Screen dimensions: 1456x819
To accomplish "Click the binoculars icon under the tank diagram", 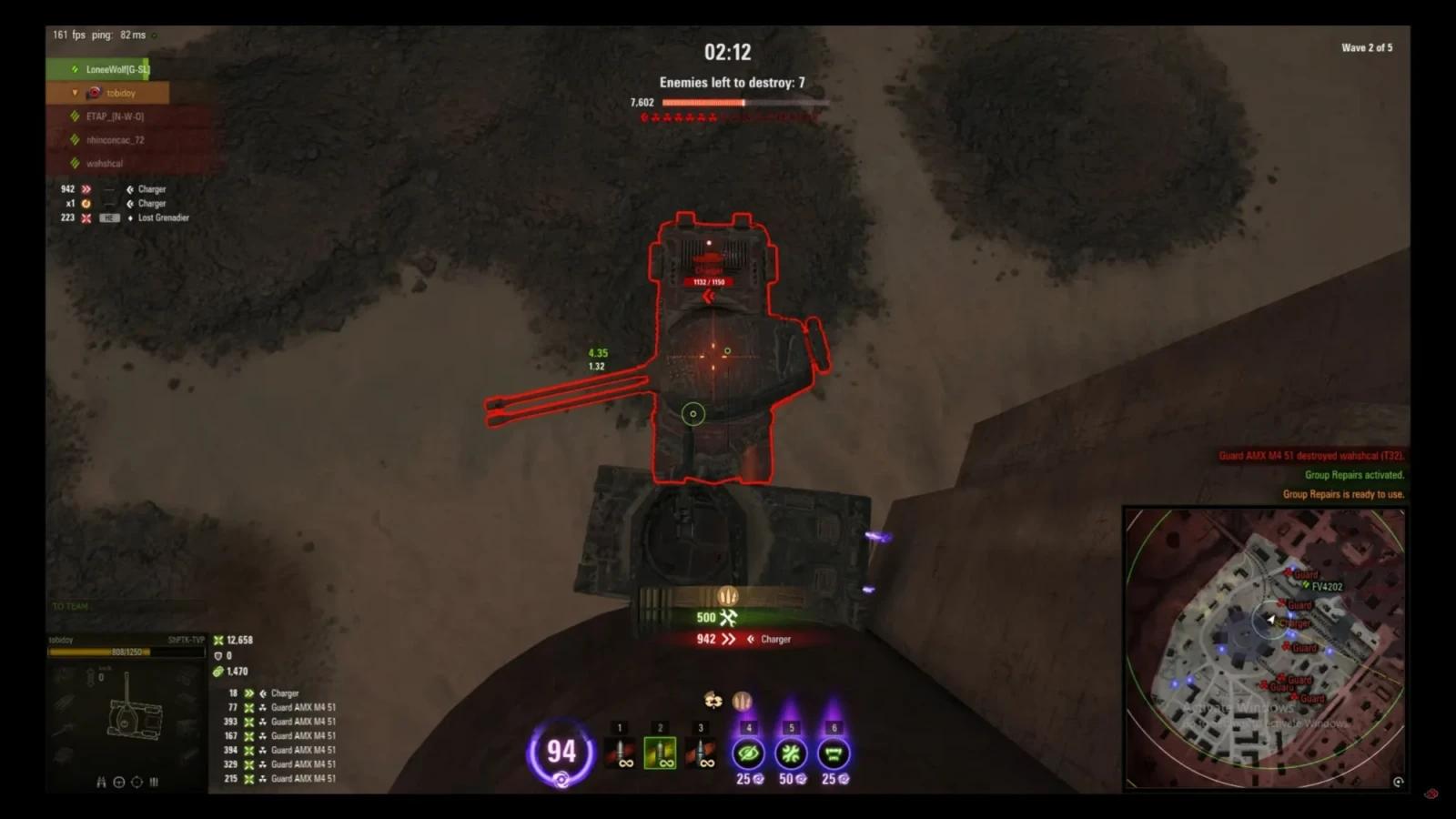I will click(x=101, y=783).
